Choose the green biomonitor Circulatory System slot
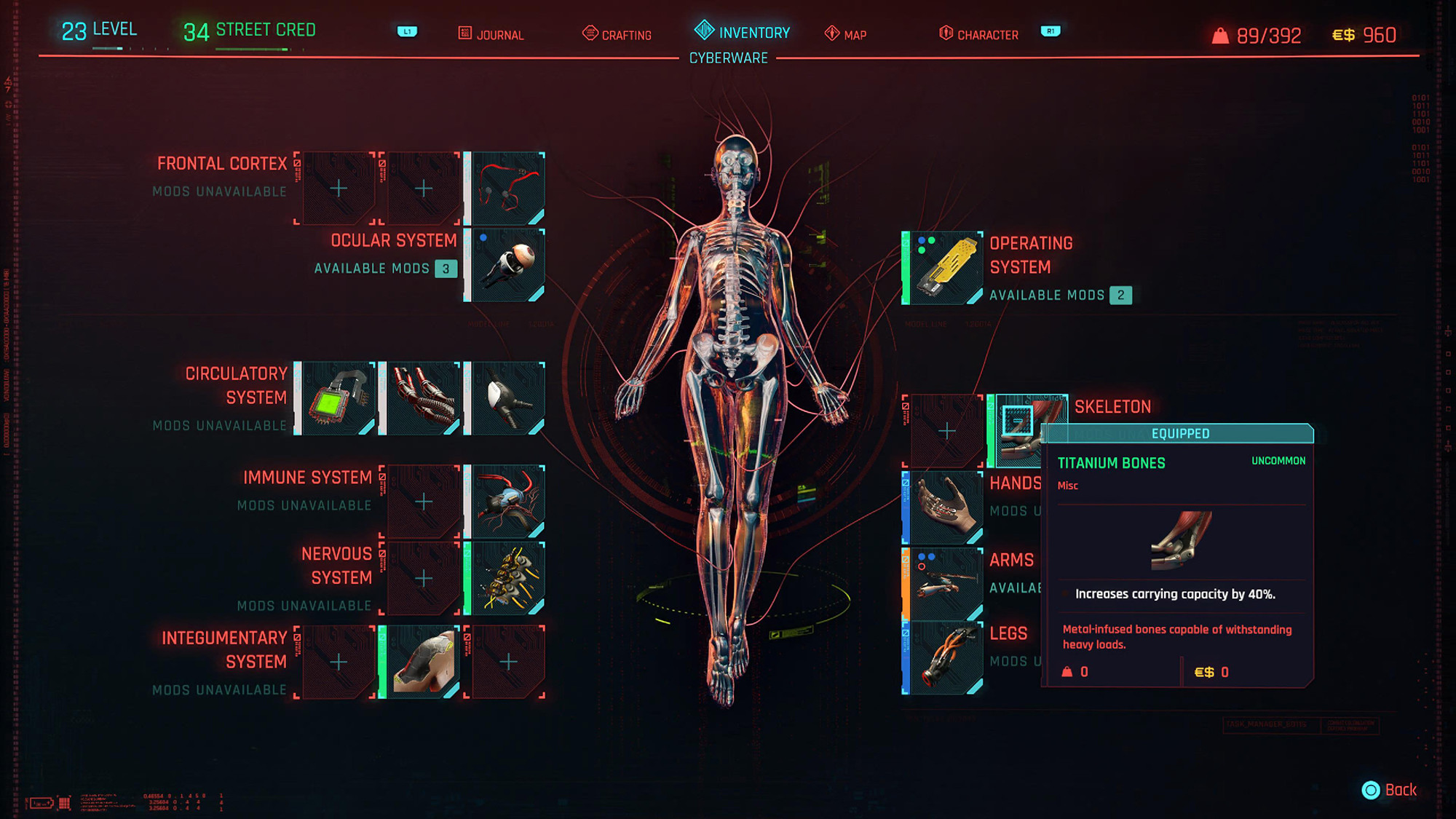 (x=339, y=398)
